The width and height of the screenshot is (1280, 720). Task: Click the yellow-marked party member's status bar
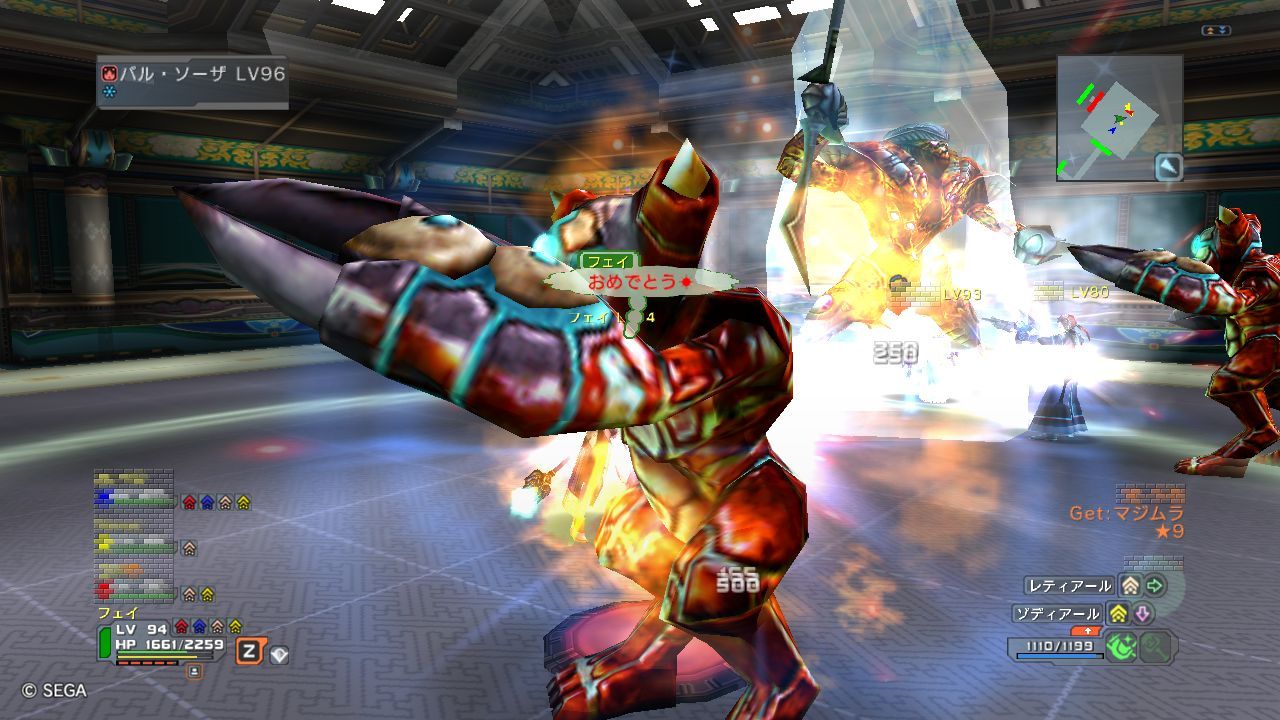(134, 547)
